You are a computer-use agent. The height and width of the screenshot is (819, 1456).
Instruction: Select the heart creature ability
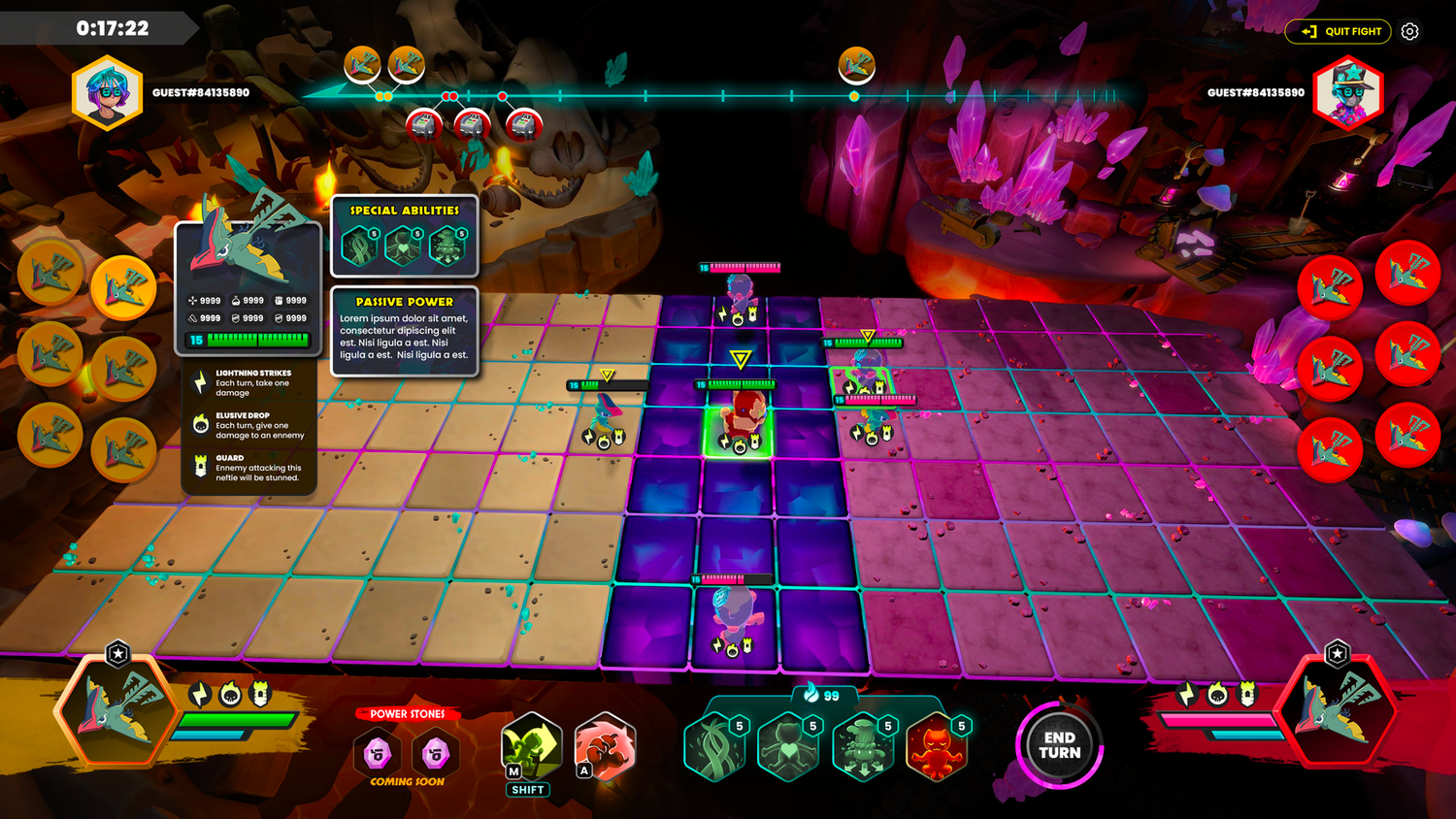click(x=788, y=747)
